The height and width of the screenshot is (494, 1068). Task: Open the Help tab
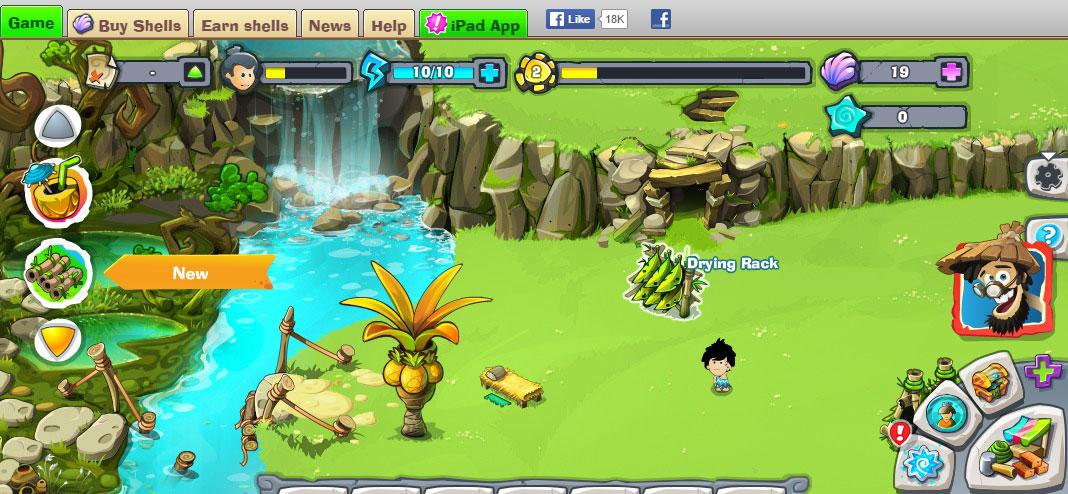click(x=388, y=25)
